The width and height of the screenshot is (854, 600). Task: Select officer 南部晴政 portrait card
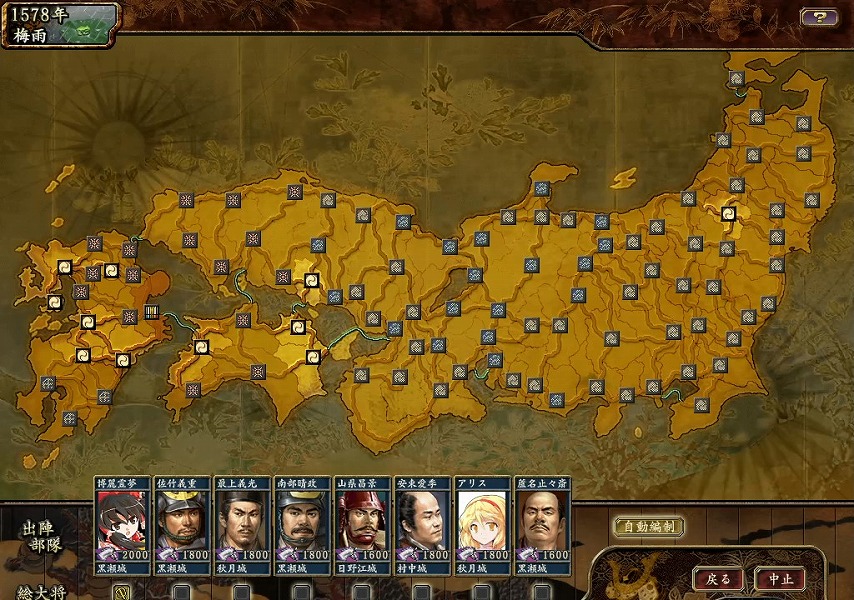pos(302,524)
